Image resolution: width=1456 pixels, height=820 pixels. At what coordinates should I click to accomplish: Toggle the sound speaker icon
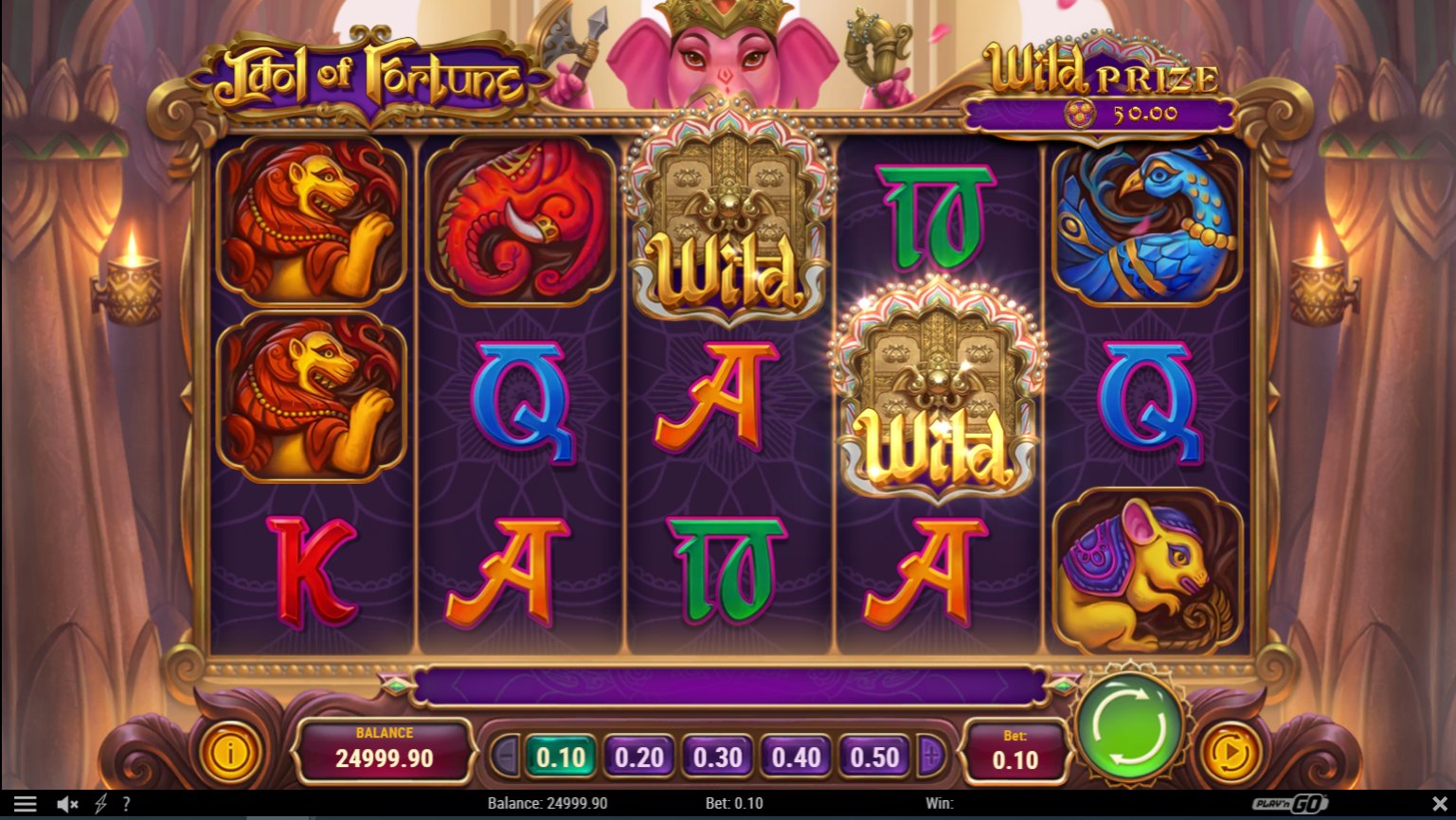tap(66, 804)
